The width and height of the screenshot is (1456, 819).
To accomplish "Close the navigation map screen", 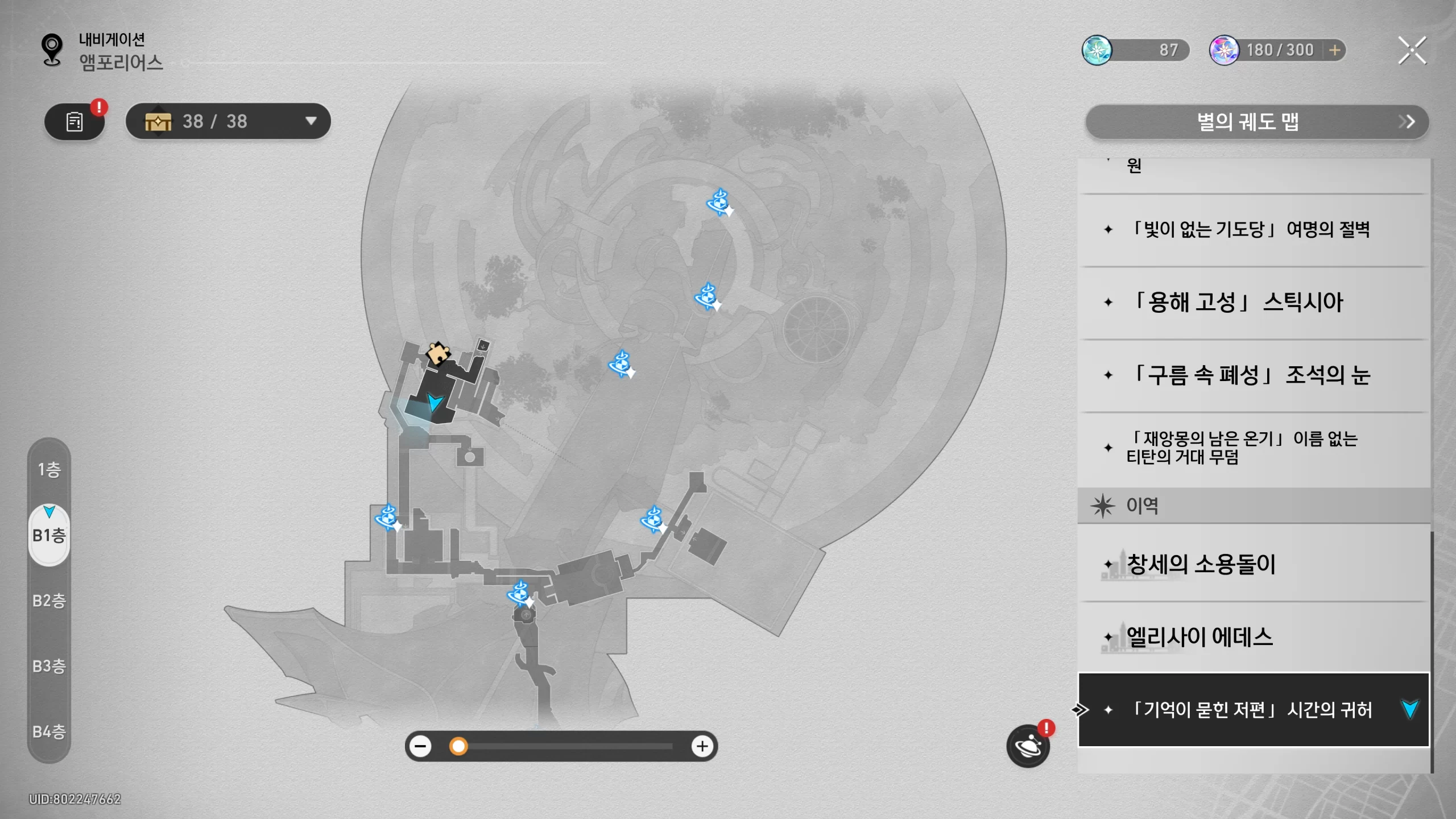I will coord(1412,51).
